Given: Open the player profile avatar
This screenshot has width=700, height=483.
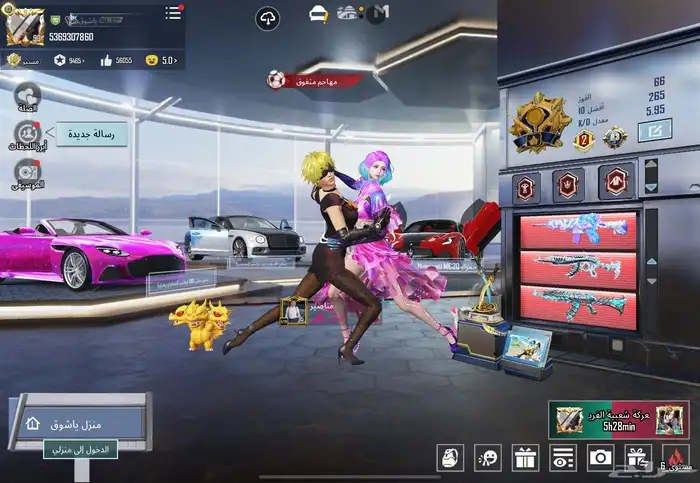Looking at the screenshot, I should (x=23, y=24).
